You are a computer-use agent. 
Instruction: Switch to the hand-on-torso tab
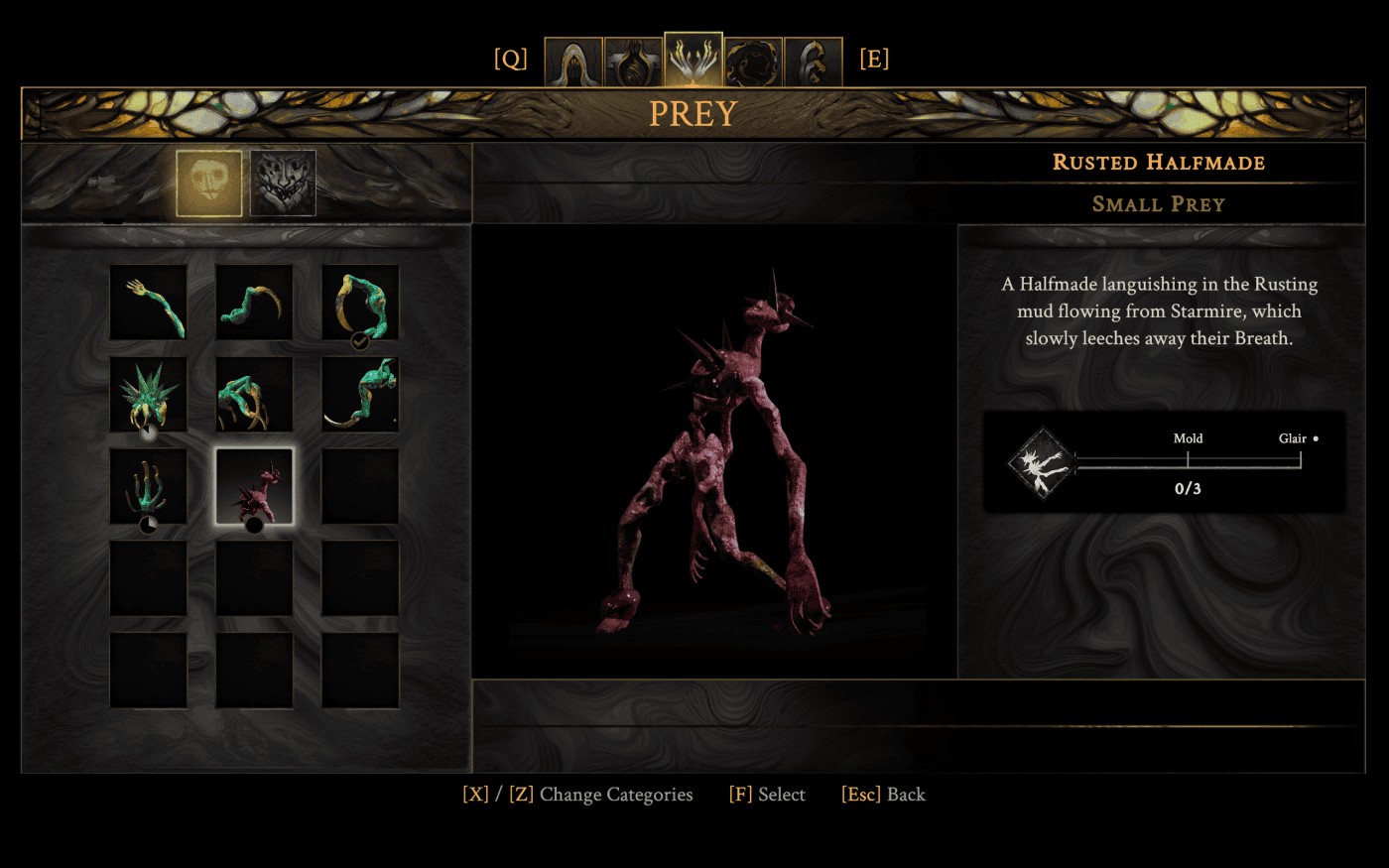point(633,62)
